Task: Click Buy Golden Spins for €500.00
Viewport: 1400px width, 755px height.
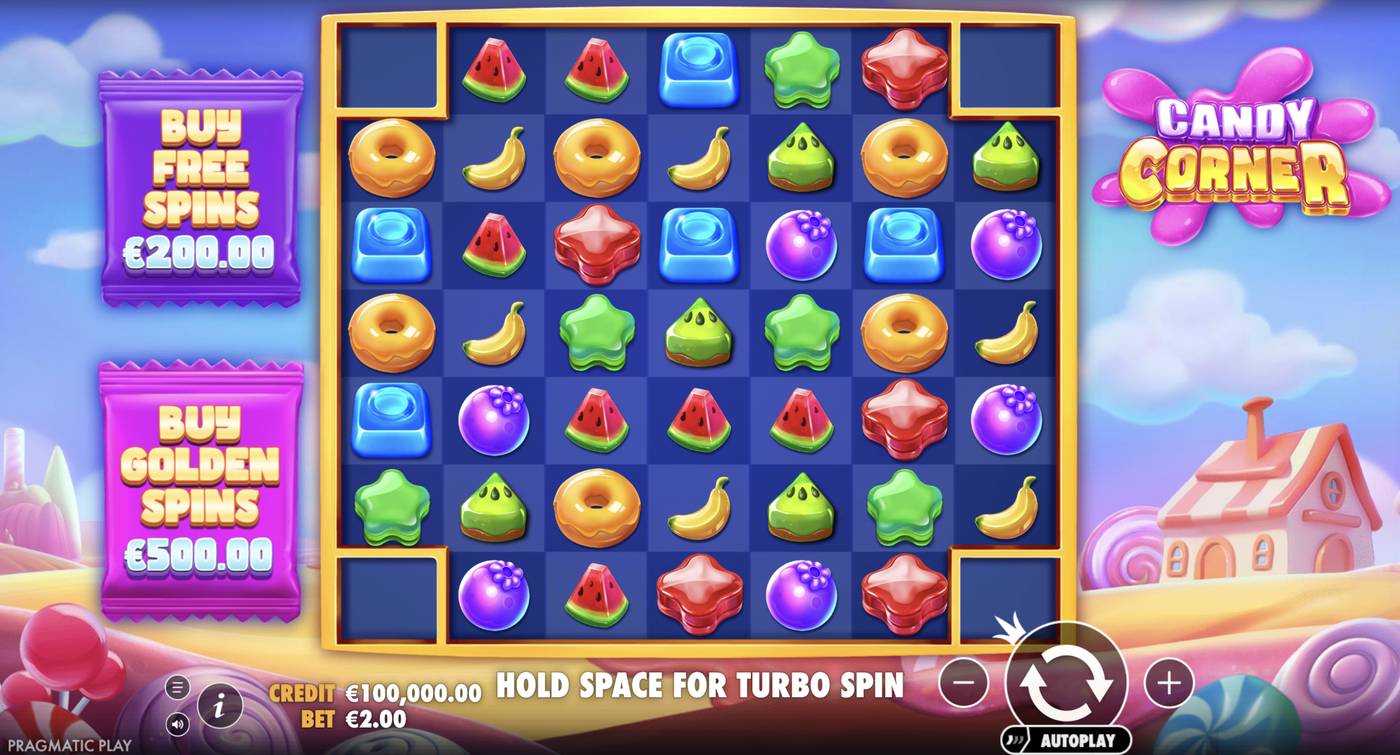Action: click(200, 470)
